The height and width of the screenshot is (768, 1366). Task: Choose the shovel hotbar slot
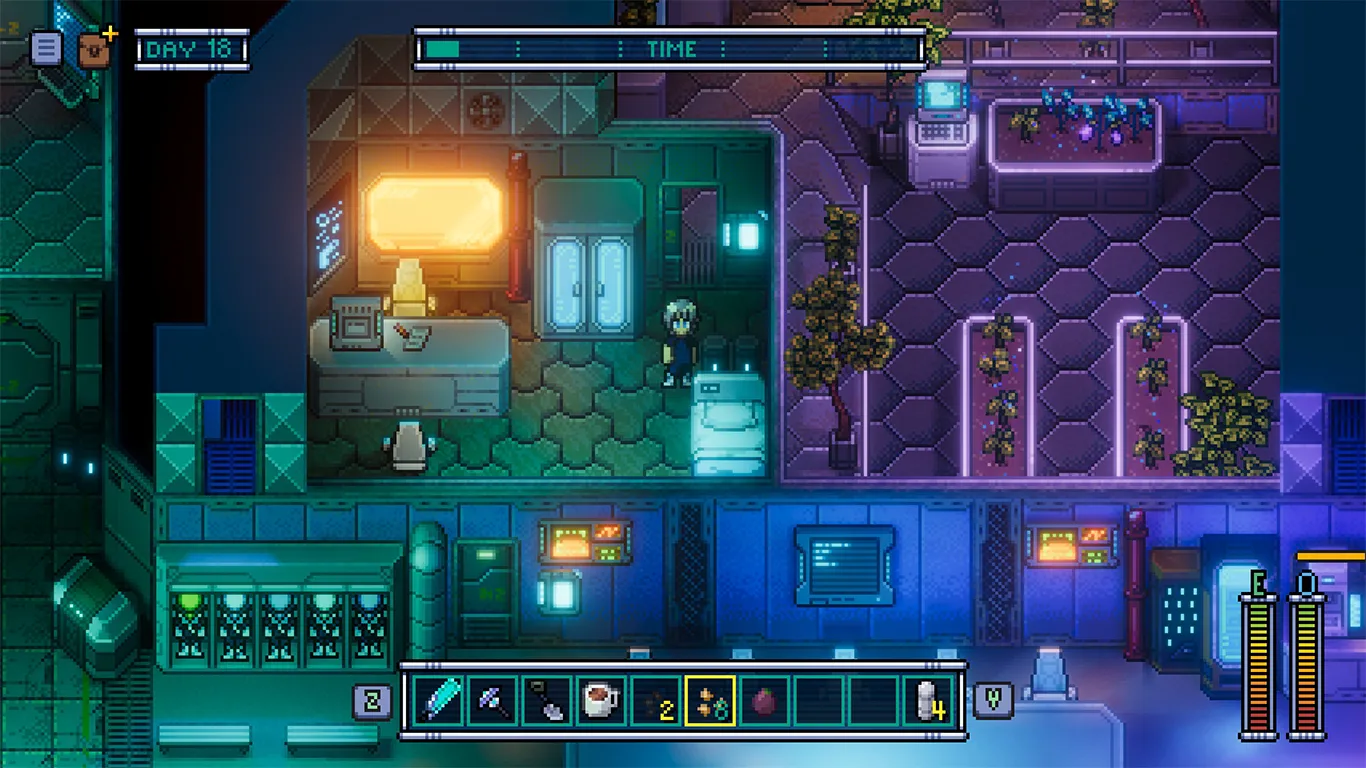point(547,700)
